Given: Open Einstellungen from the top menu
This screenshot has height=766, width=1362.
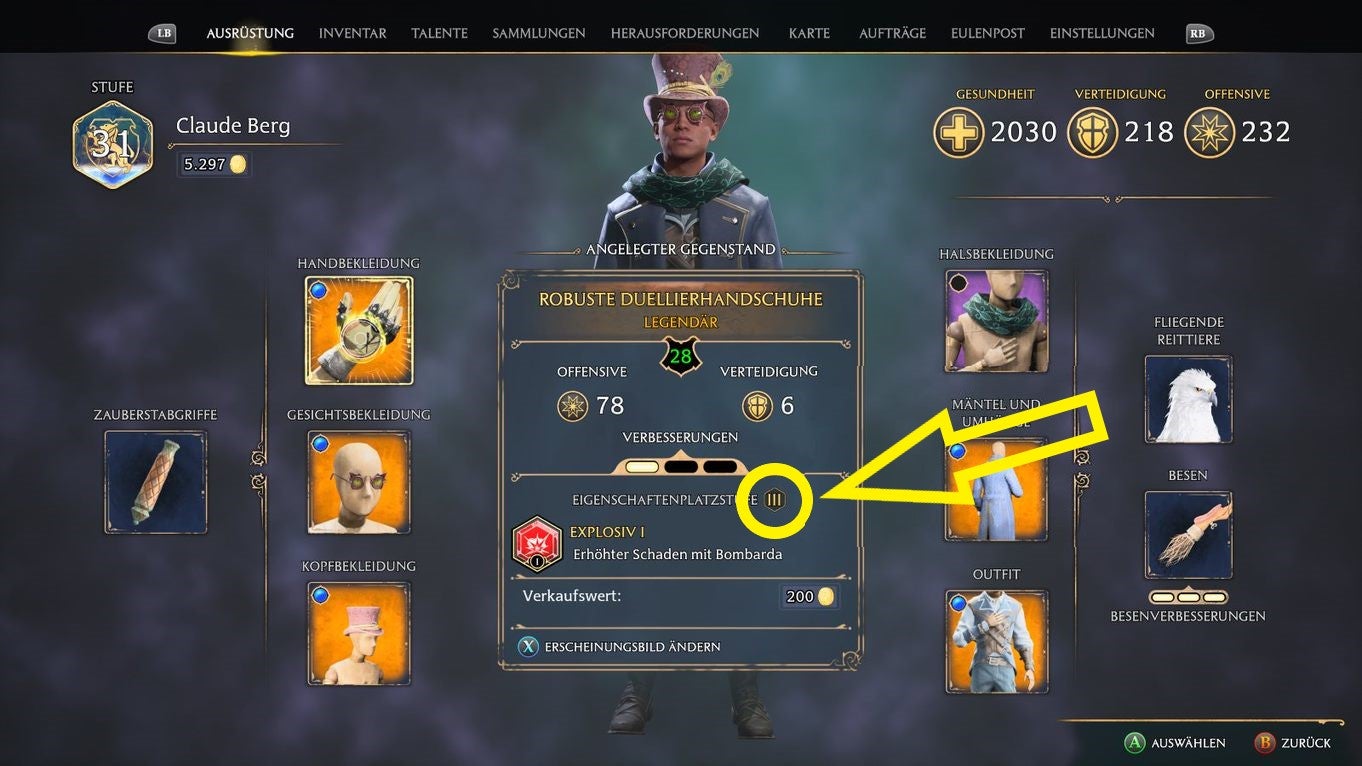Looking at the screenshot, I should click(1101, 32).
